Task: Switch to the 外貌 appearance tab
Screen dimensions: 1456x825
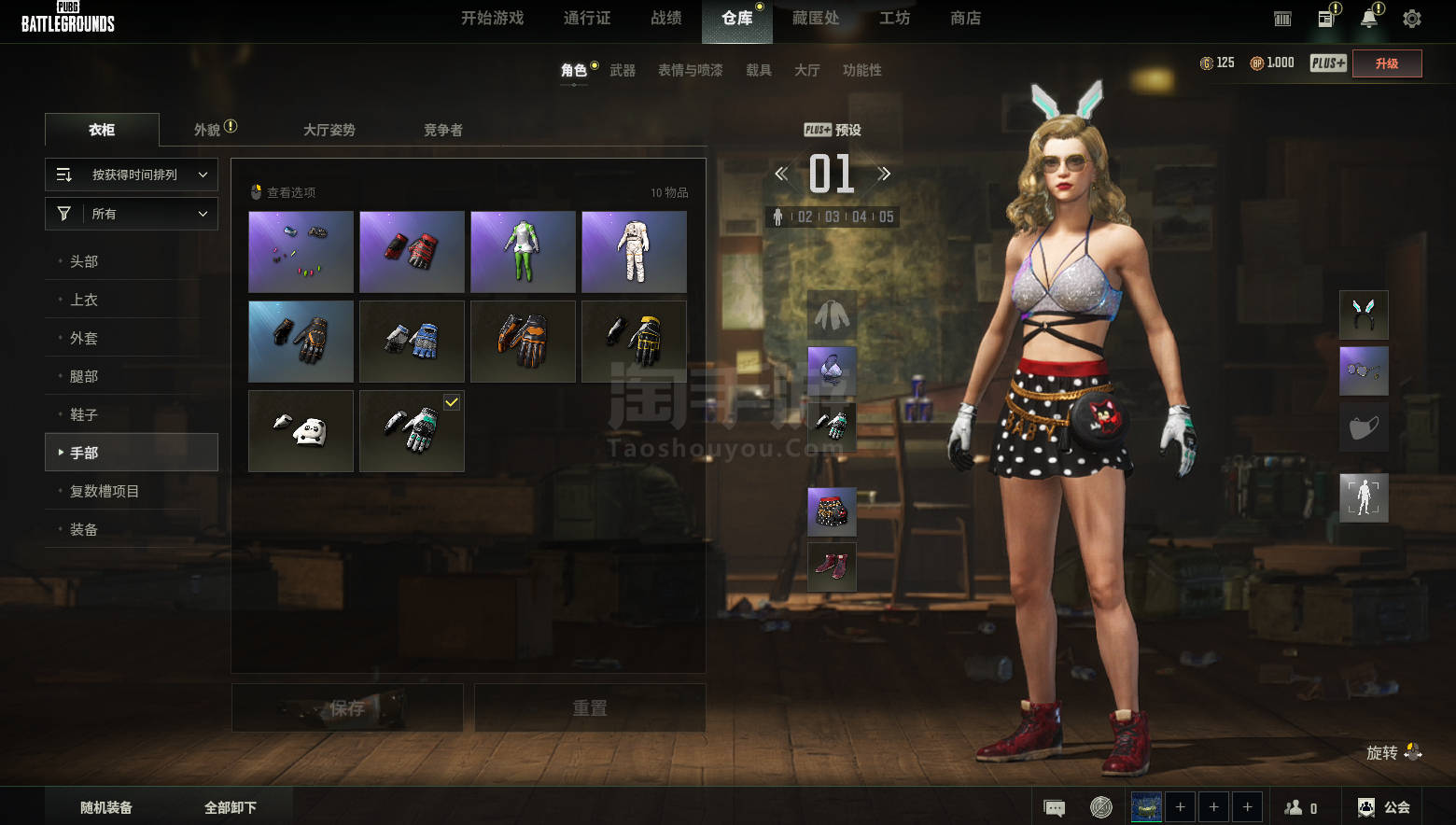Action: click(x=208, y=130)
